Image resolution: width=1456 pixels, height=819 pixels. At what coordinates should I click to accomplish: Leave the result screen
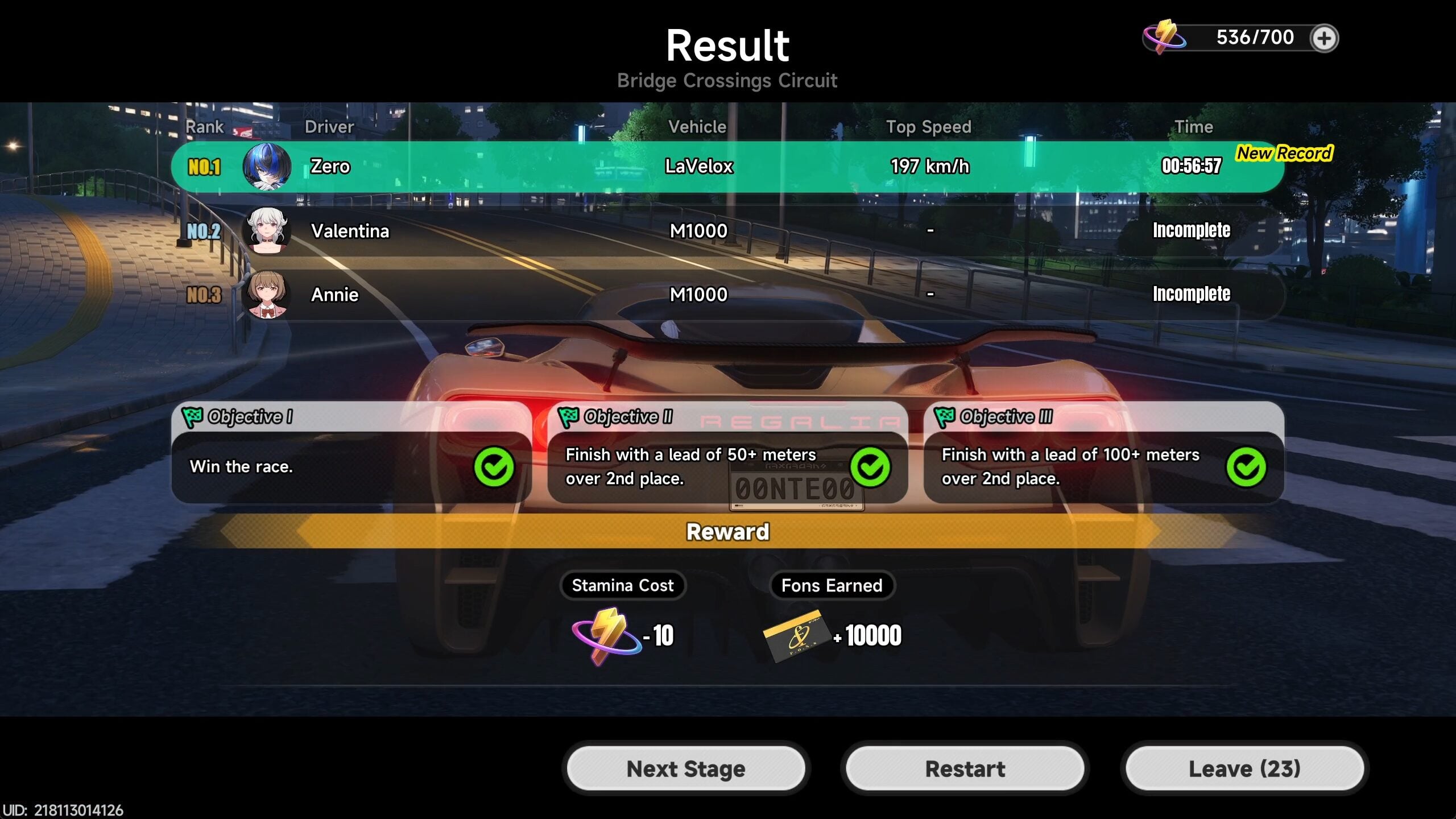coord(1244,768)
